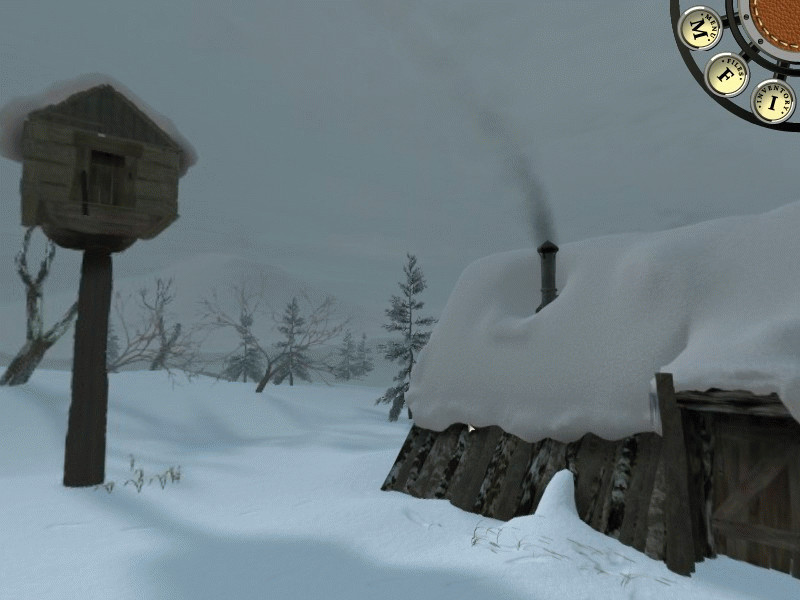Viewport: 800px width, 600px height.
Task: Open the Menu button marked M
Action: (699, 27)
